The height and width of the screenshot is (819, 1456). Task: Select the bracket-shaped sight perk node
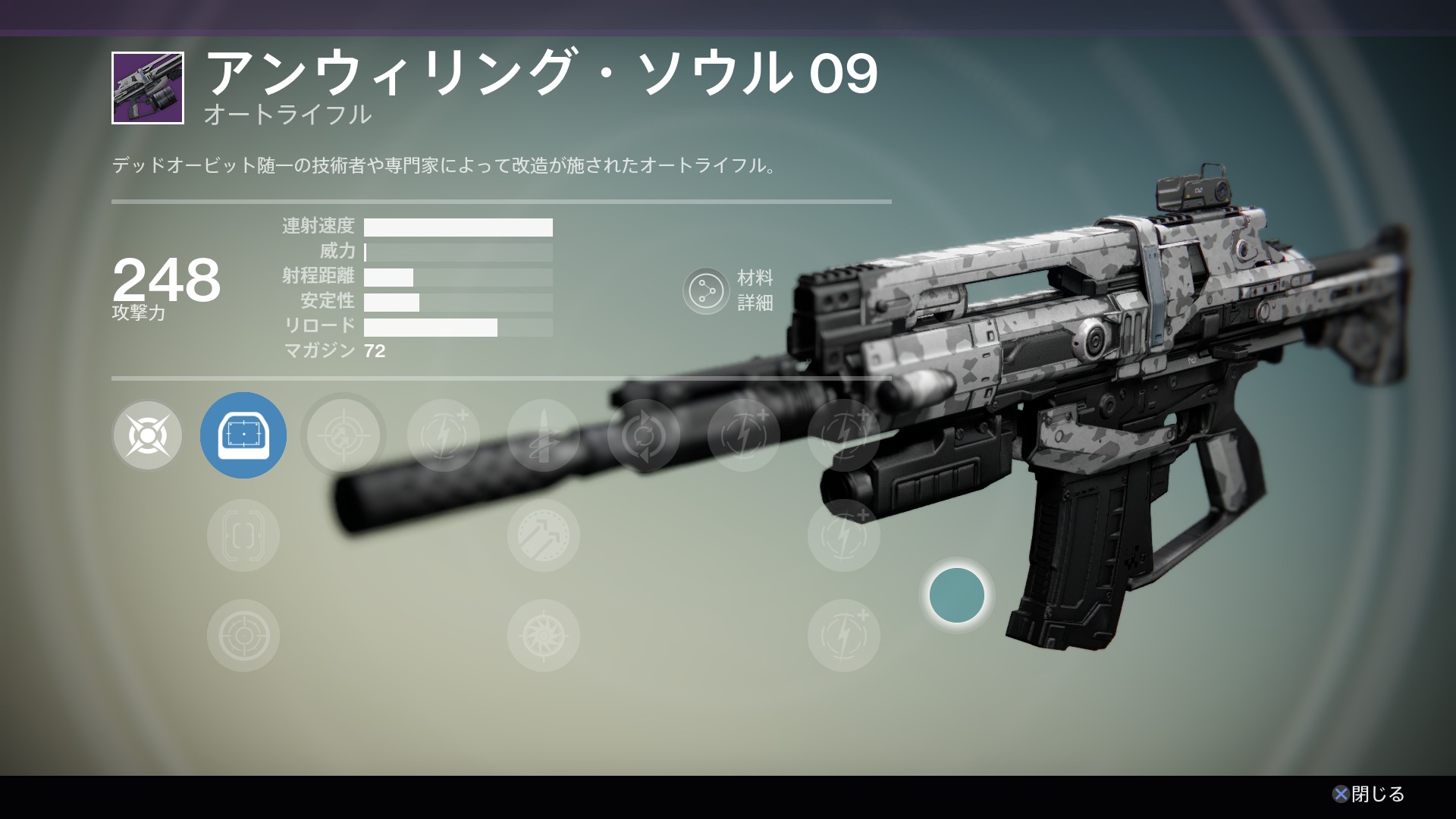pyautogui.click(x=243, y=535)
